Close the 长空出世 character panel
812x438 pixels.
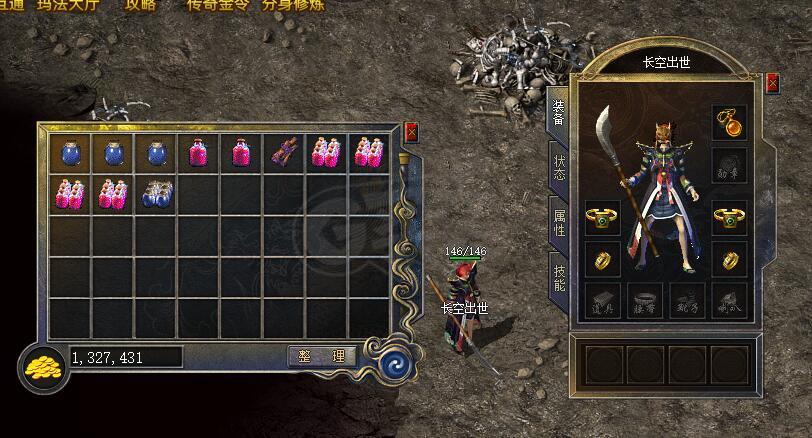tap(772, 84)
